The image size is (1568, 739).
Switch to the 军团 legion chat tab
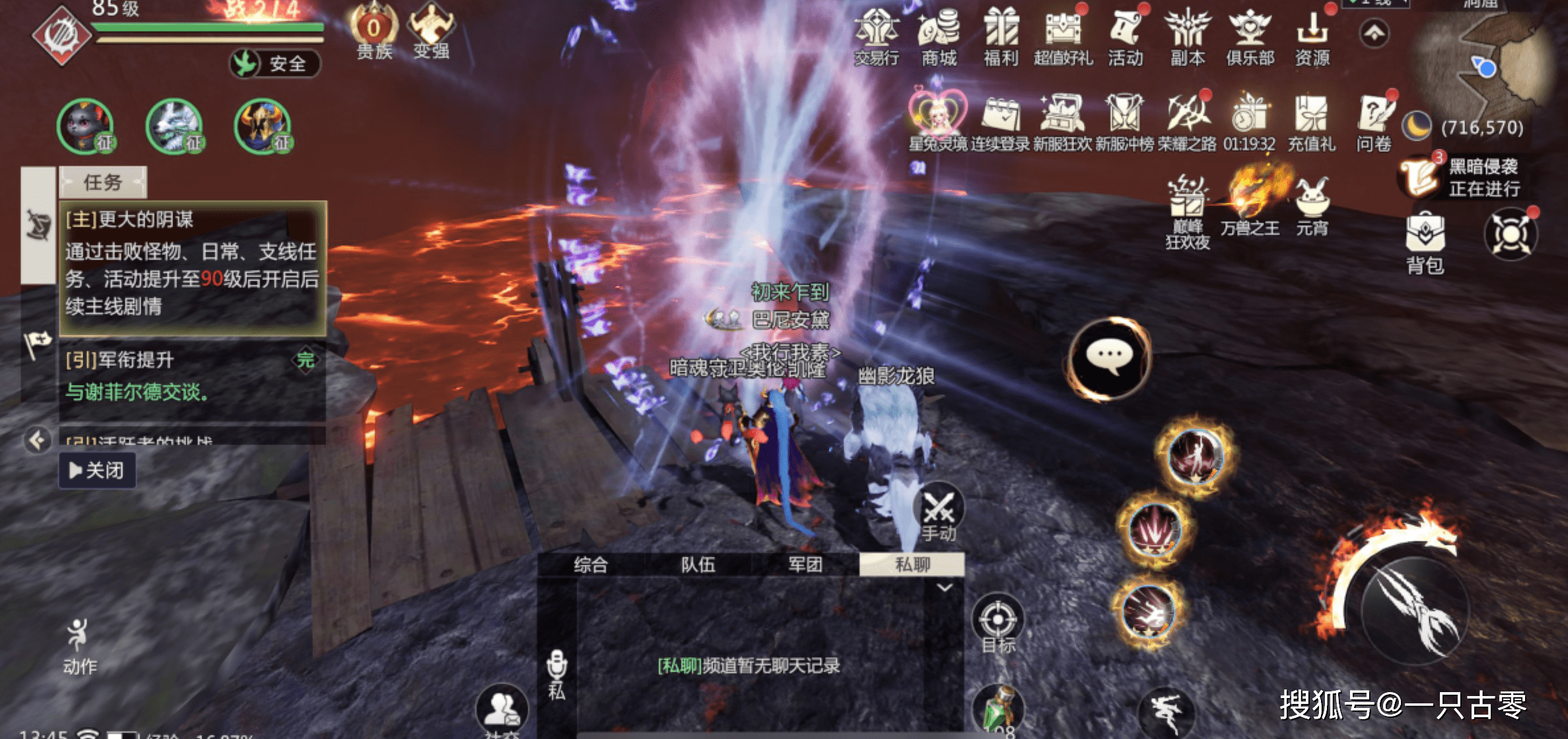(805, 565)
